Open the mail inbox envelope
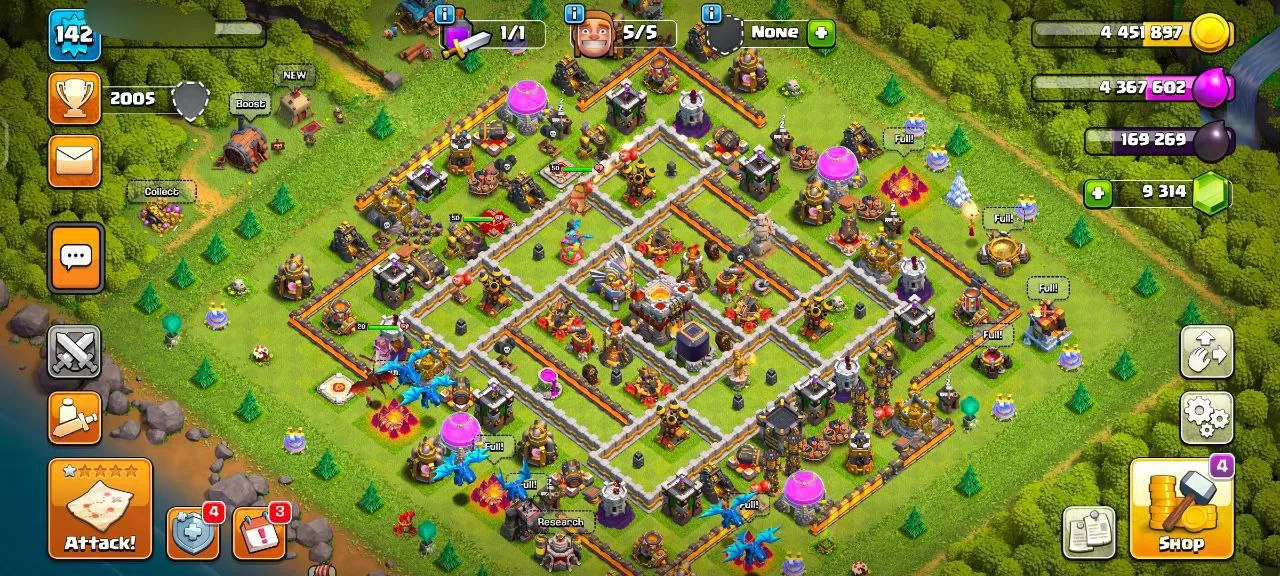The image size is (1280, 576). (75, 161)
